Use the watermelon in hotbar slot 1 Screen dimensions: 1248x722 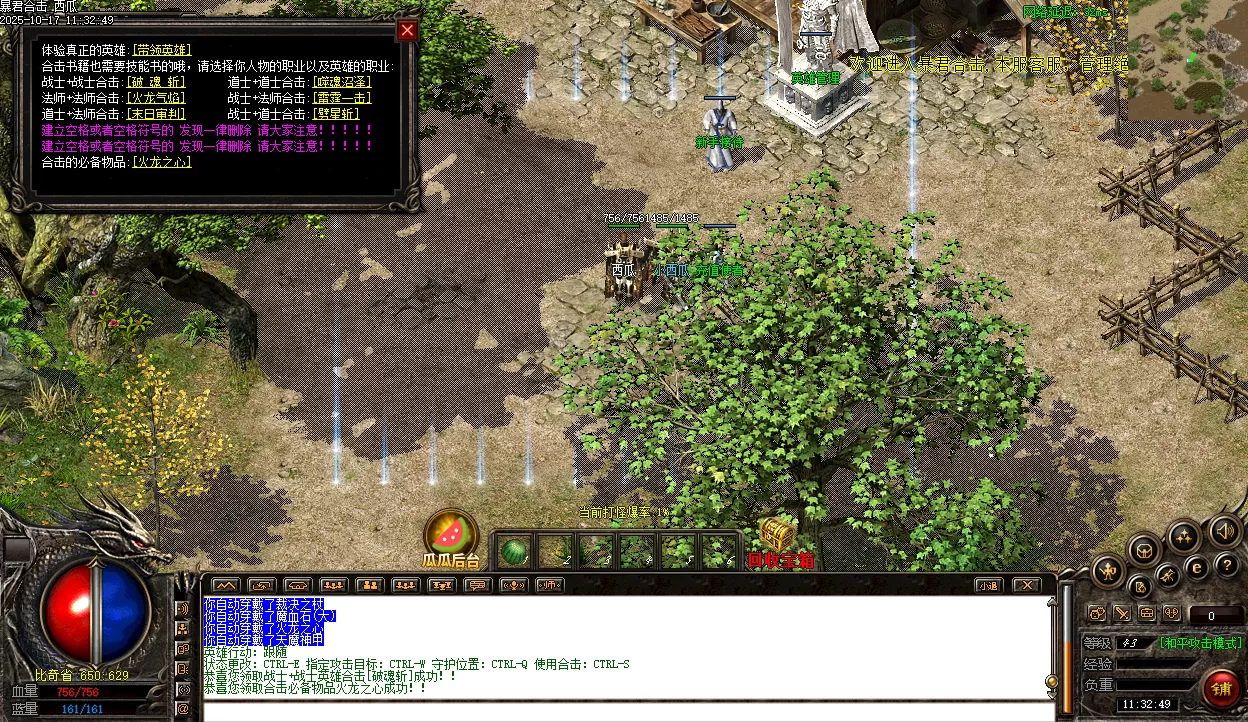click(514, 551)
